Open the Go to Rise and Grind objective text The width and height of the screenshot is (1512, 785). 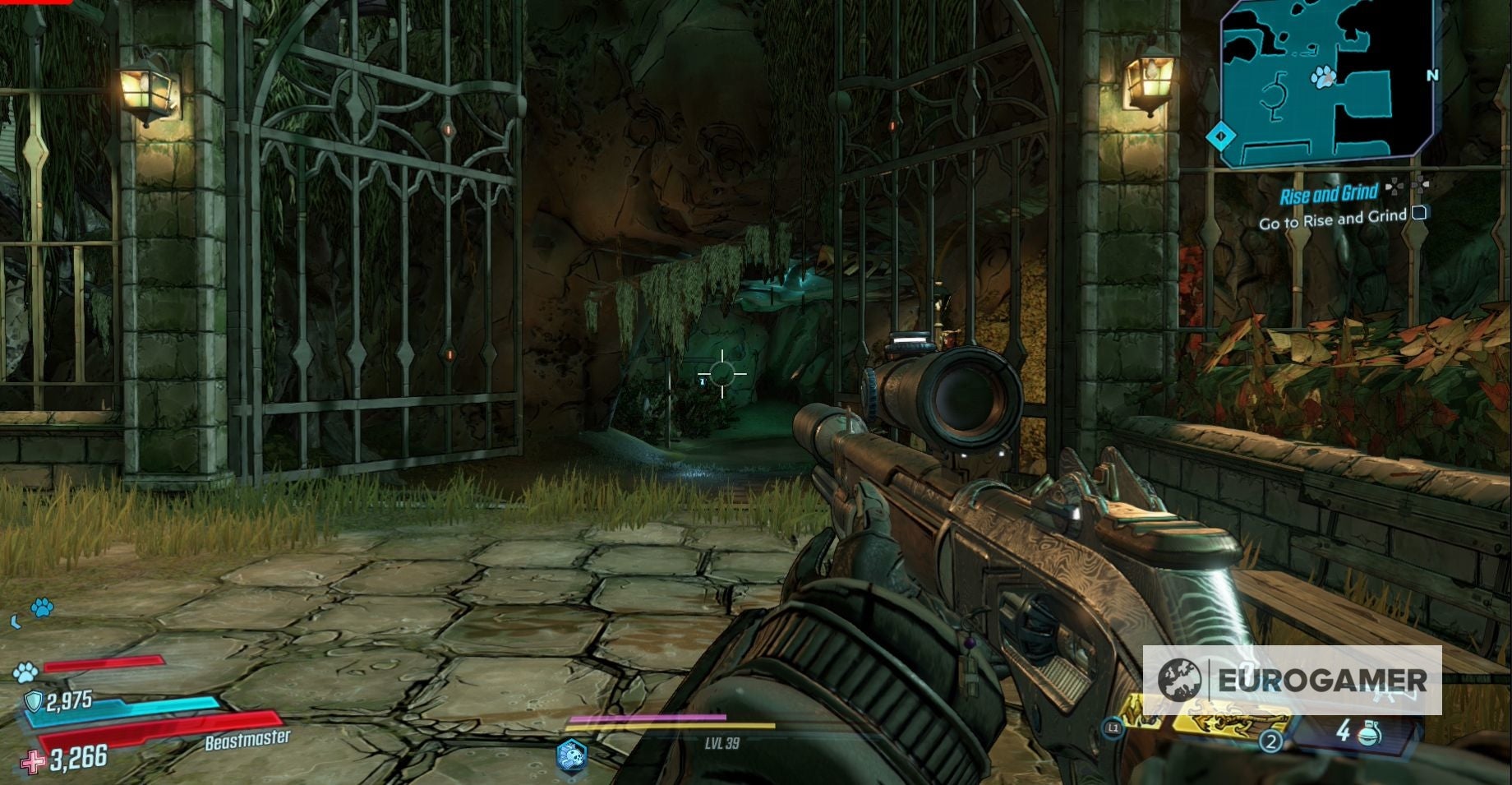pos(1334,219)
